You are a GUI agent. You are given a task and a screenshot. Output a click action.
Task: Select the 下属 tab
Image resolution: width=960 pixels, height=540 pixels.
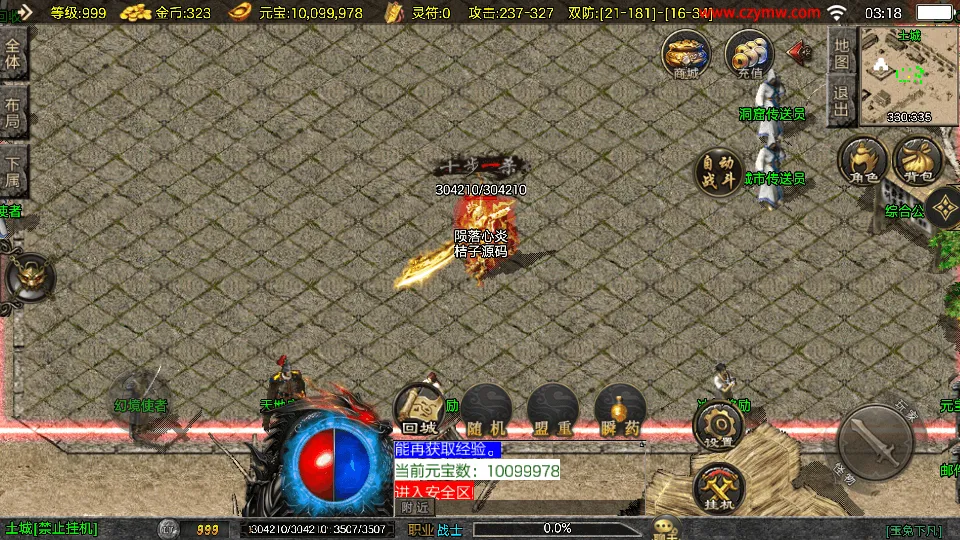[x=13, y=170]
